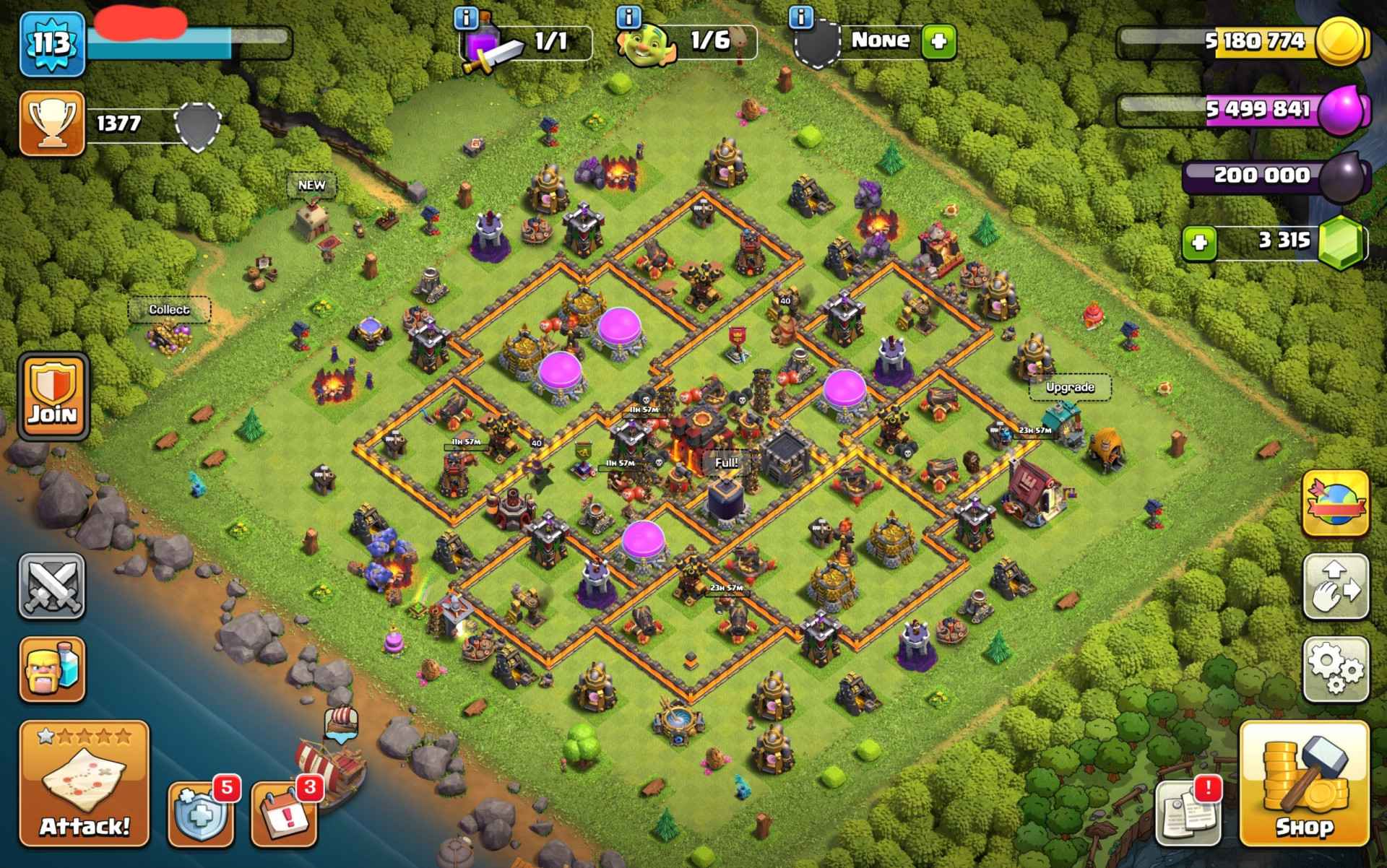This screenshot has height=868, width=1387.
Task: Activate the layout editor hand icon
Action: click(x=1336, y=586)
